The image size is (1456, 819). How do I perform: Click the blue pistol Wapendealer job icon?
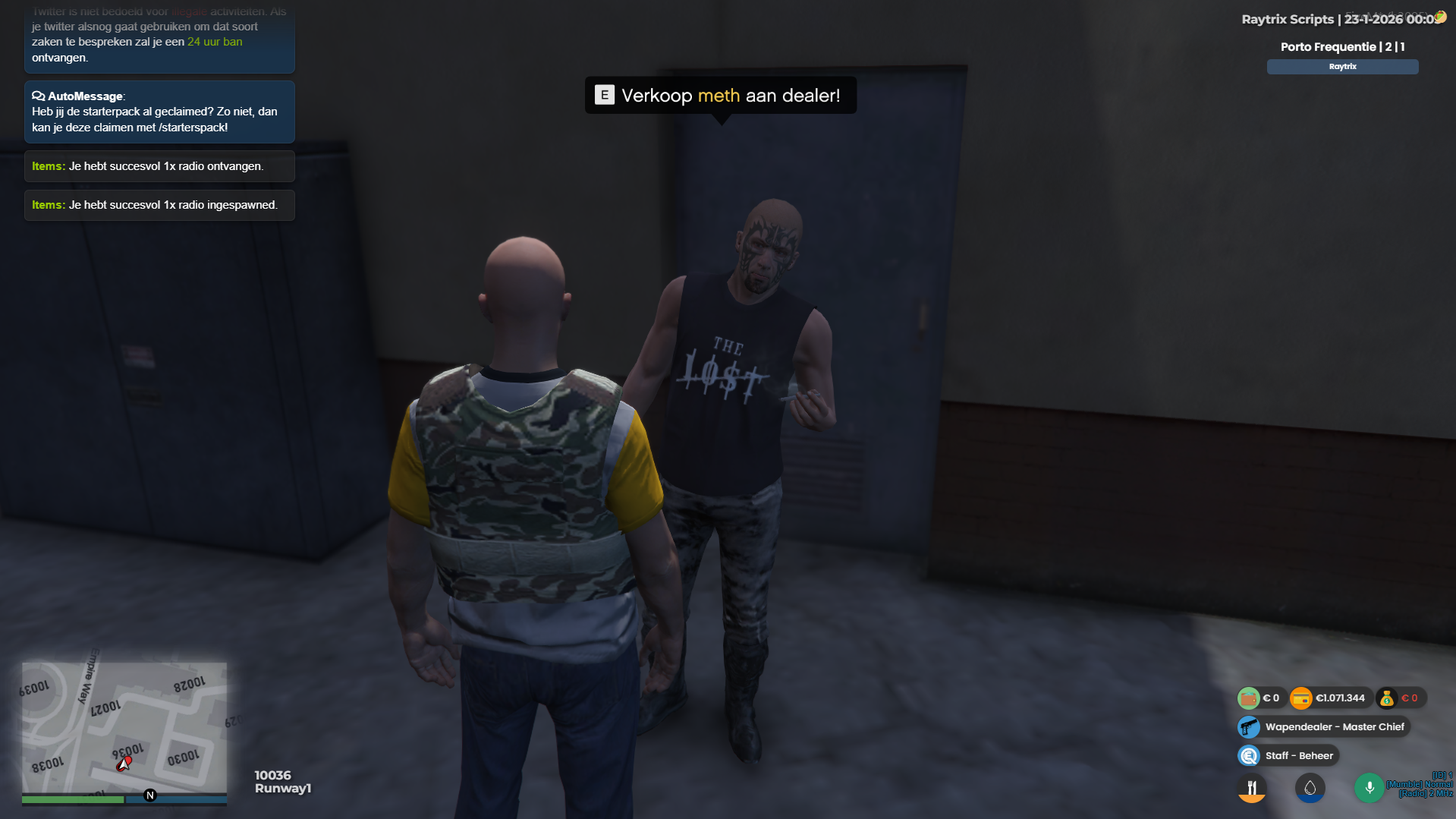click(1248, 726)
